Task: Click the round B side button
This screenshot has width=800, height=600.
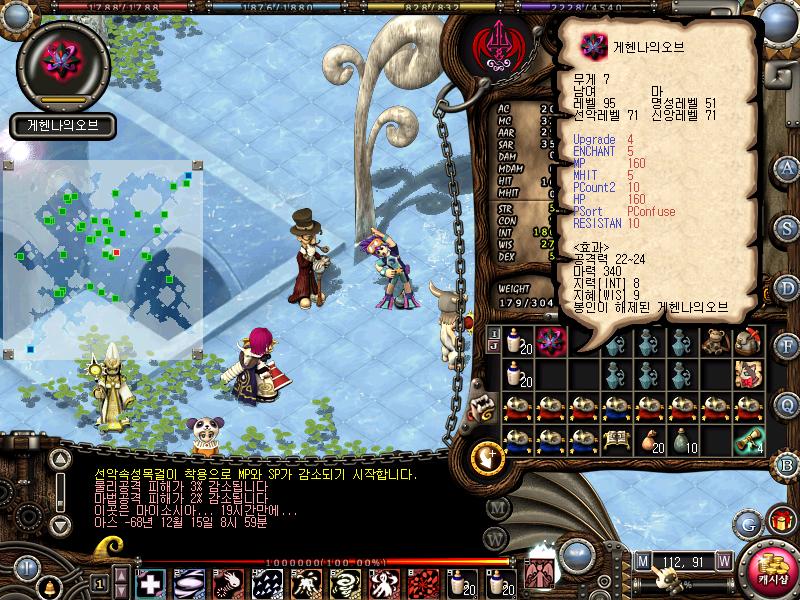Action: 787,463
